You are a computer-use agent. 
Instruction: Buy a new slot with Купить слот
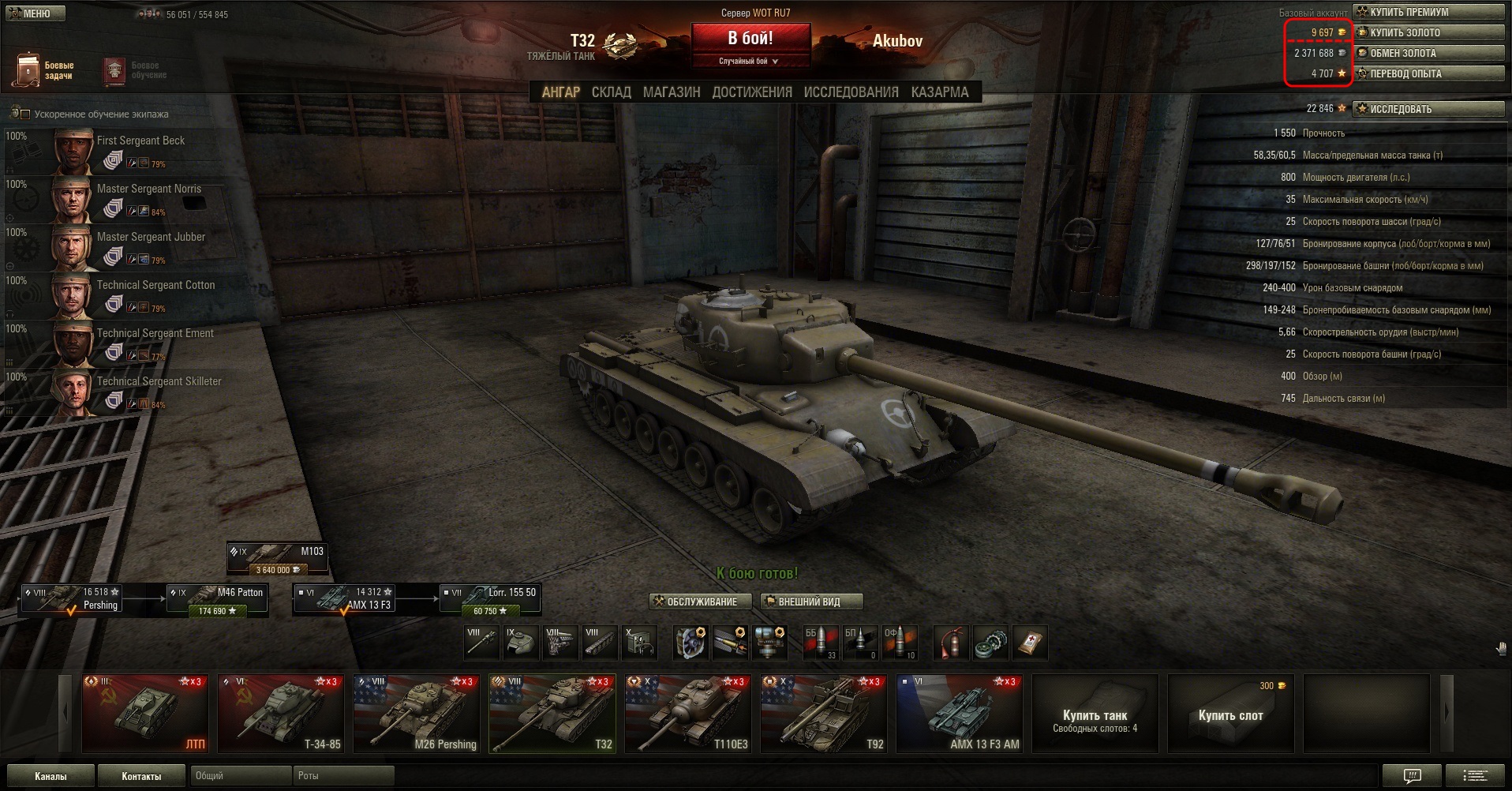[x=1230, y=714]
